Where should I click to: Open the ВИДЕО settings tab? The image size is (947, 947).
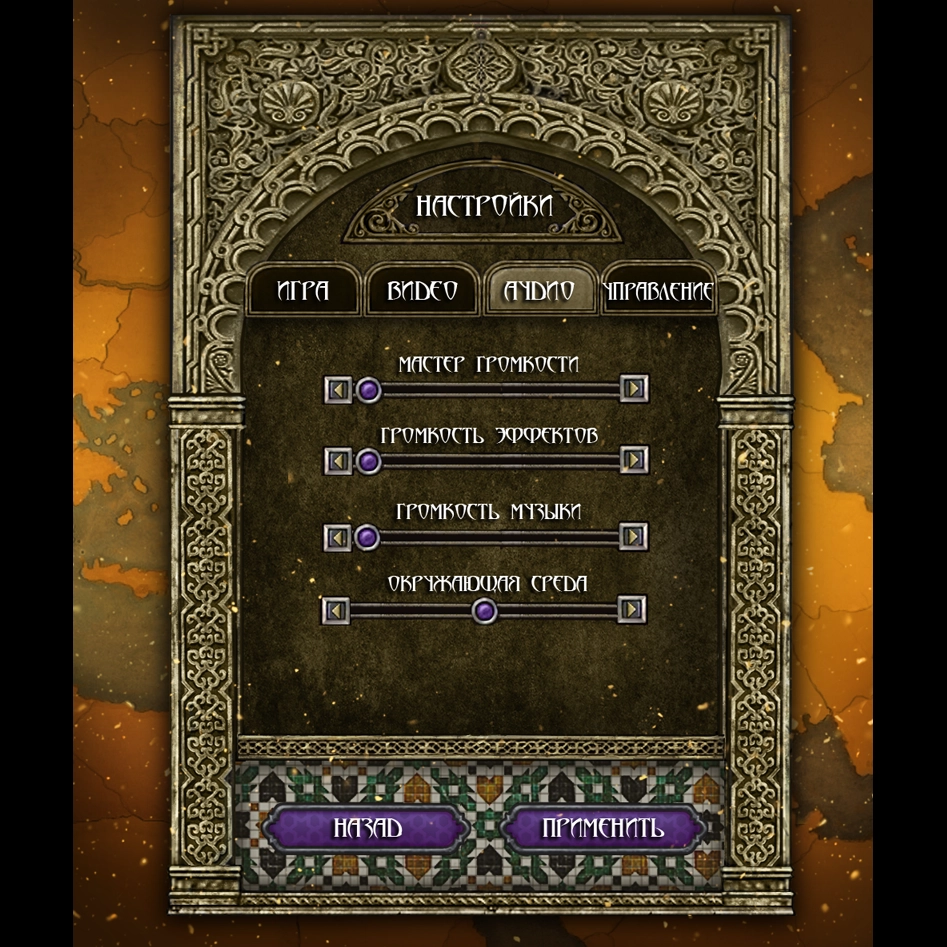422,291
